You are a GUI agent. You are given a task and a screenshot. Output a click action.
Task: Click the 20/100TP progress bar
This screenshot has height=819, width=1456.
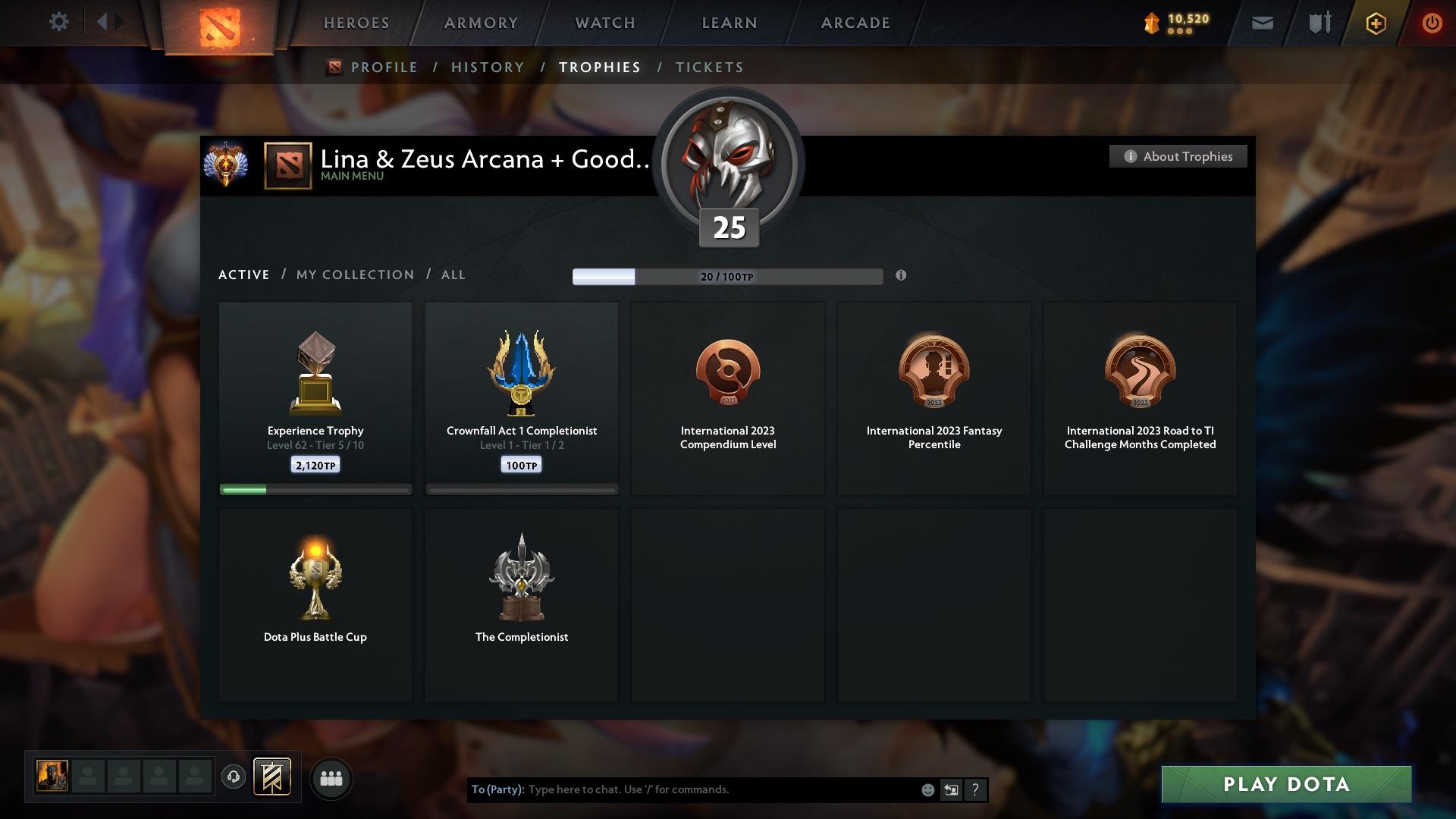click(727, 276)
